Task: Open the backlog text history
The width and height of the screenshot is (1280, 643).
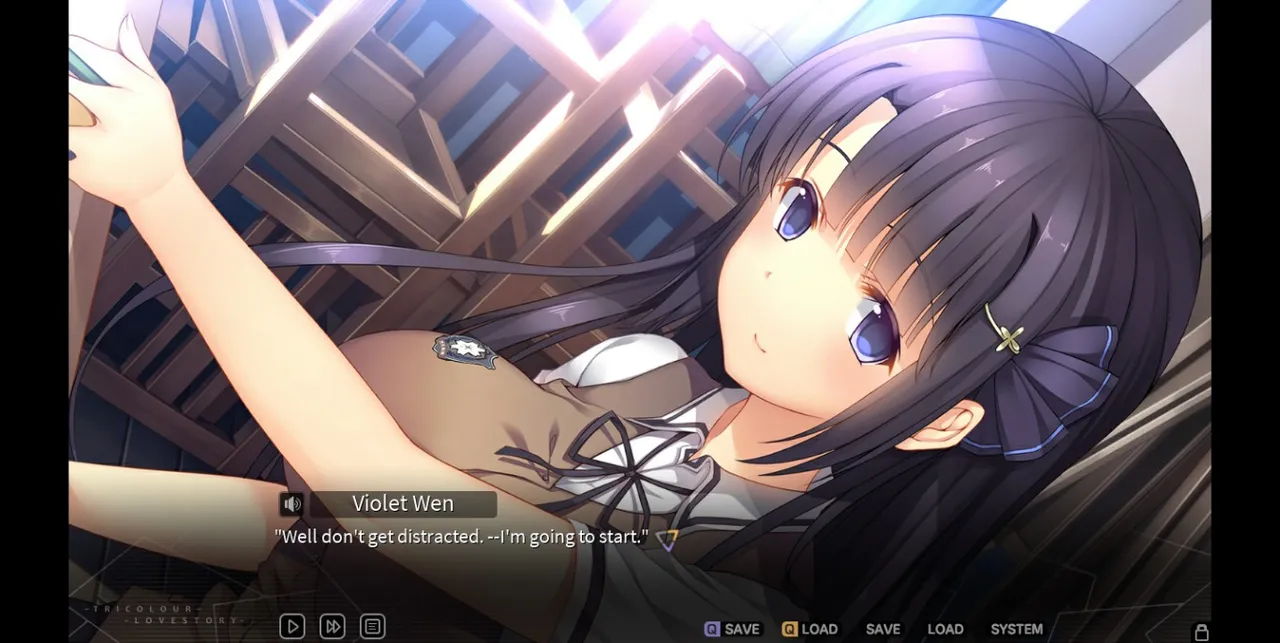Action: pos(372,627)
